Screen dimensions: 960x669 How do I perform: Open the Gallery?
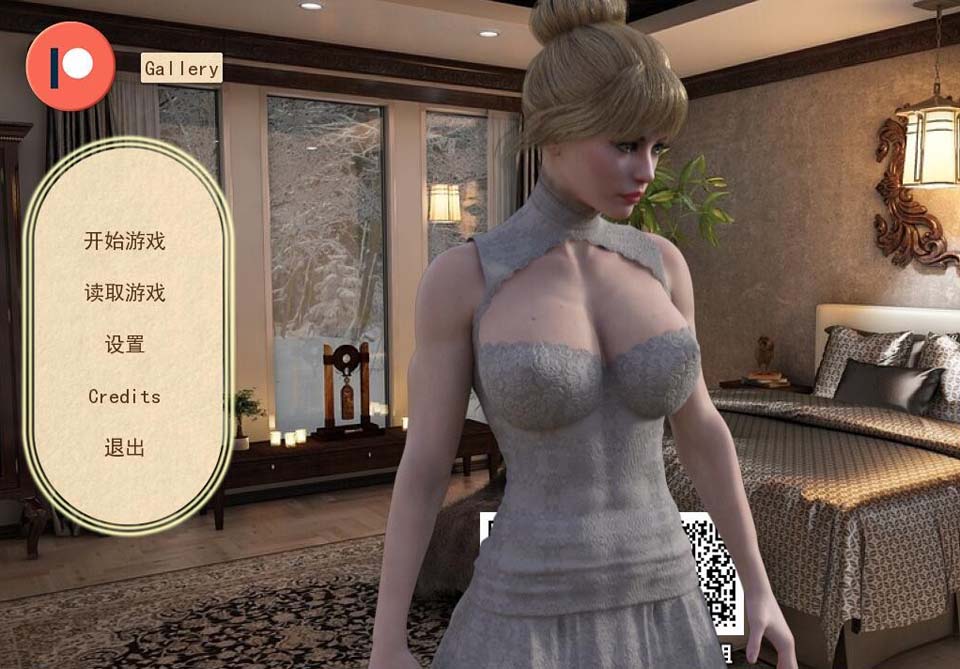(181, 68)
